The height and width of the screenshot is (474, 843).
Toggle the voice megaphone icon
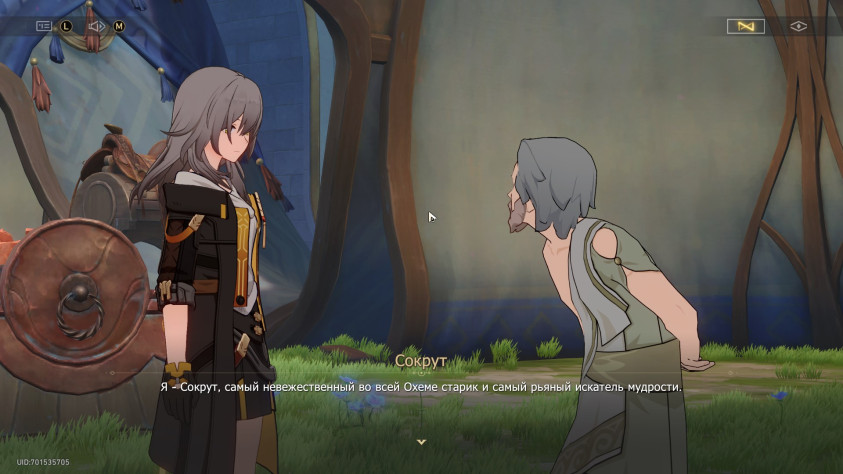97,26
